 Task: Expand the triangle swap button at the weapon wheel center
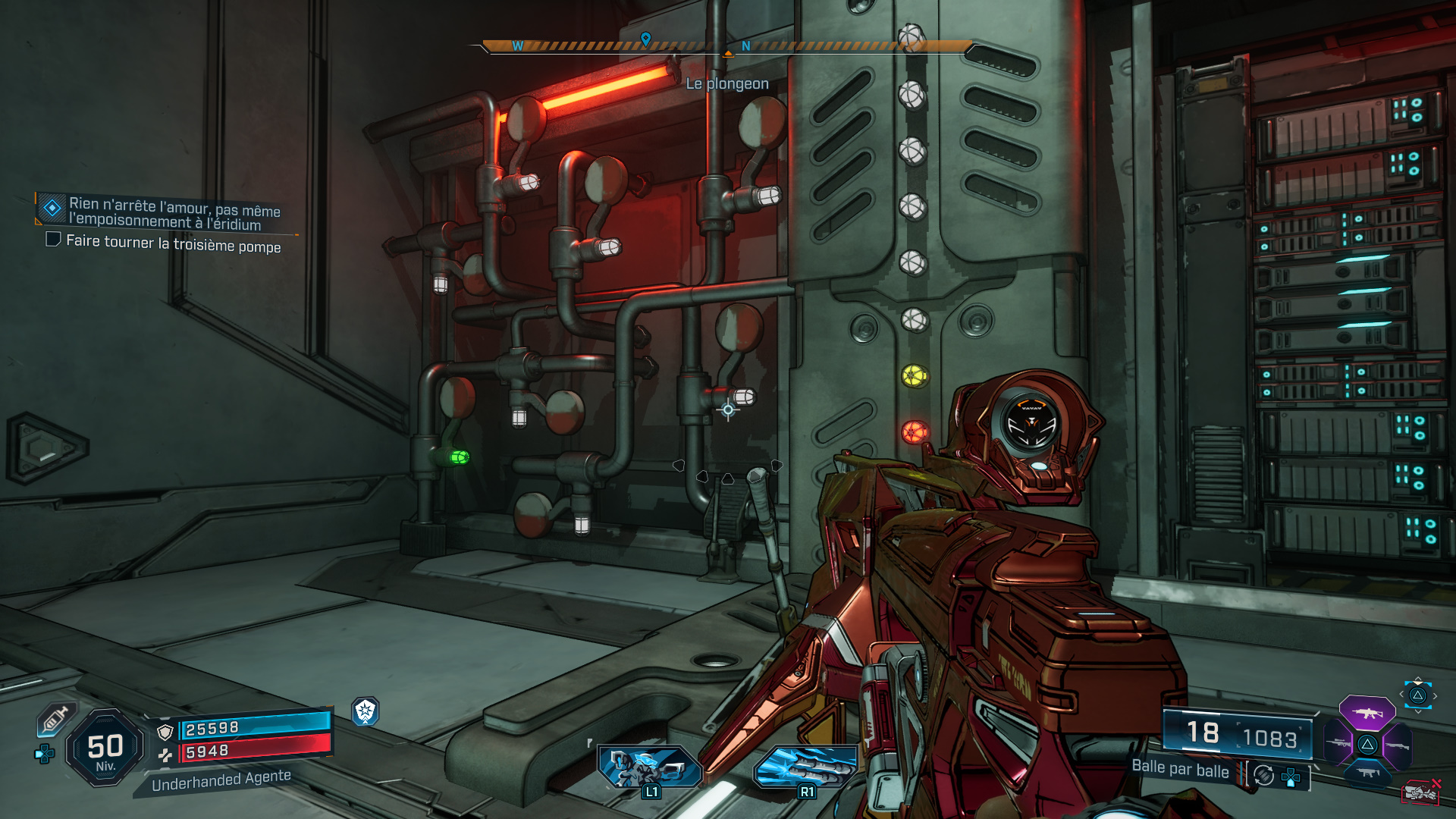pyautogui.click(x=1367, y=744)
